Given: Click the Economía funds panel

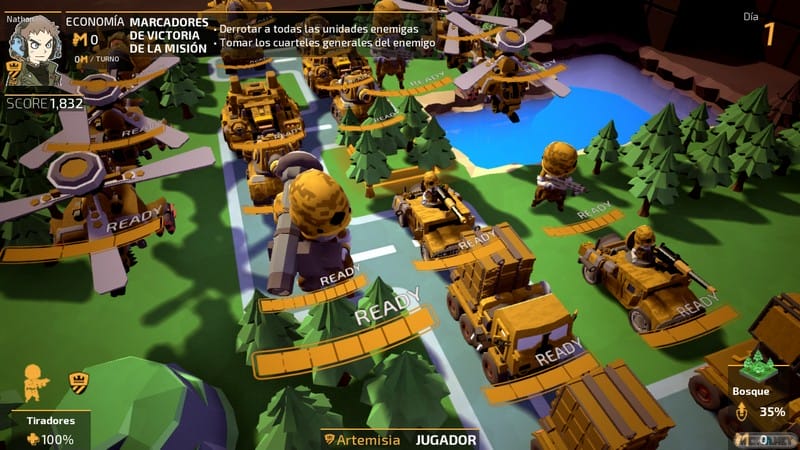Looking at the screenshot, I should 94,39.
